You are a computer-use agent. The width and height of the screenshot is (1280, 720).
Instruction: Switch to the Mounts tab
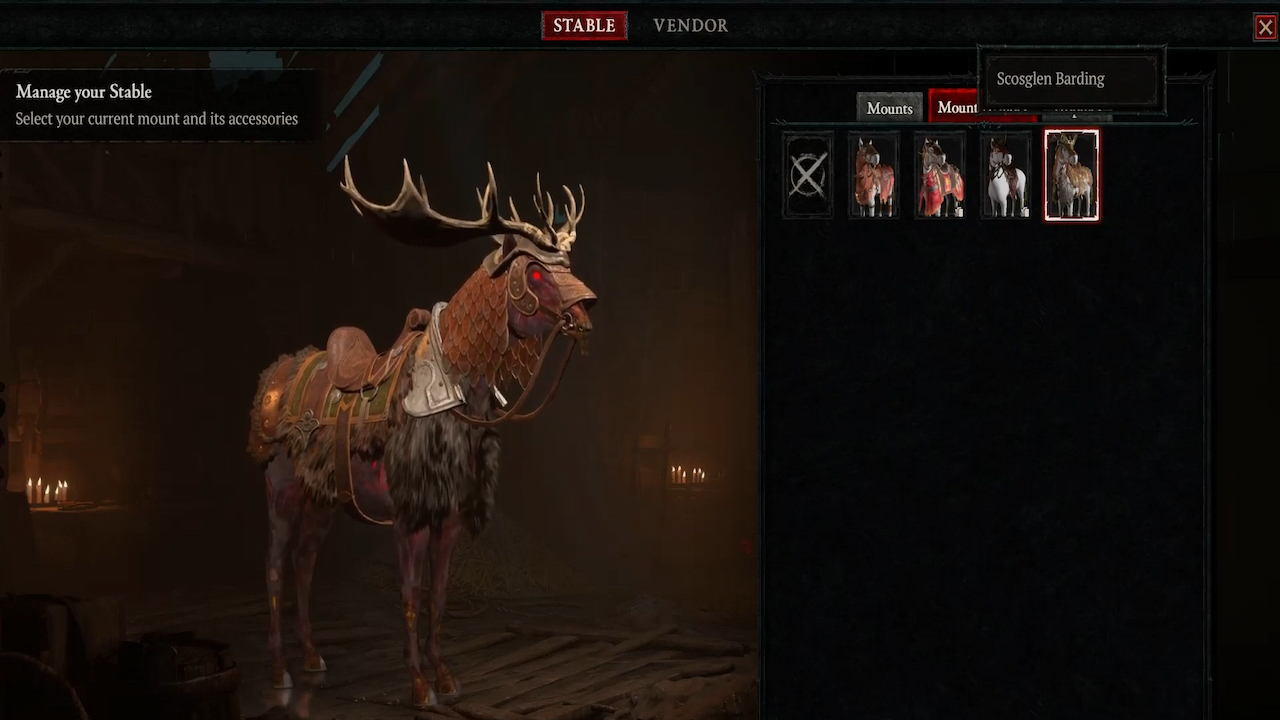[889, 107]
